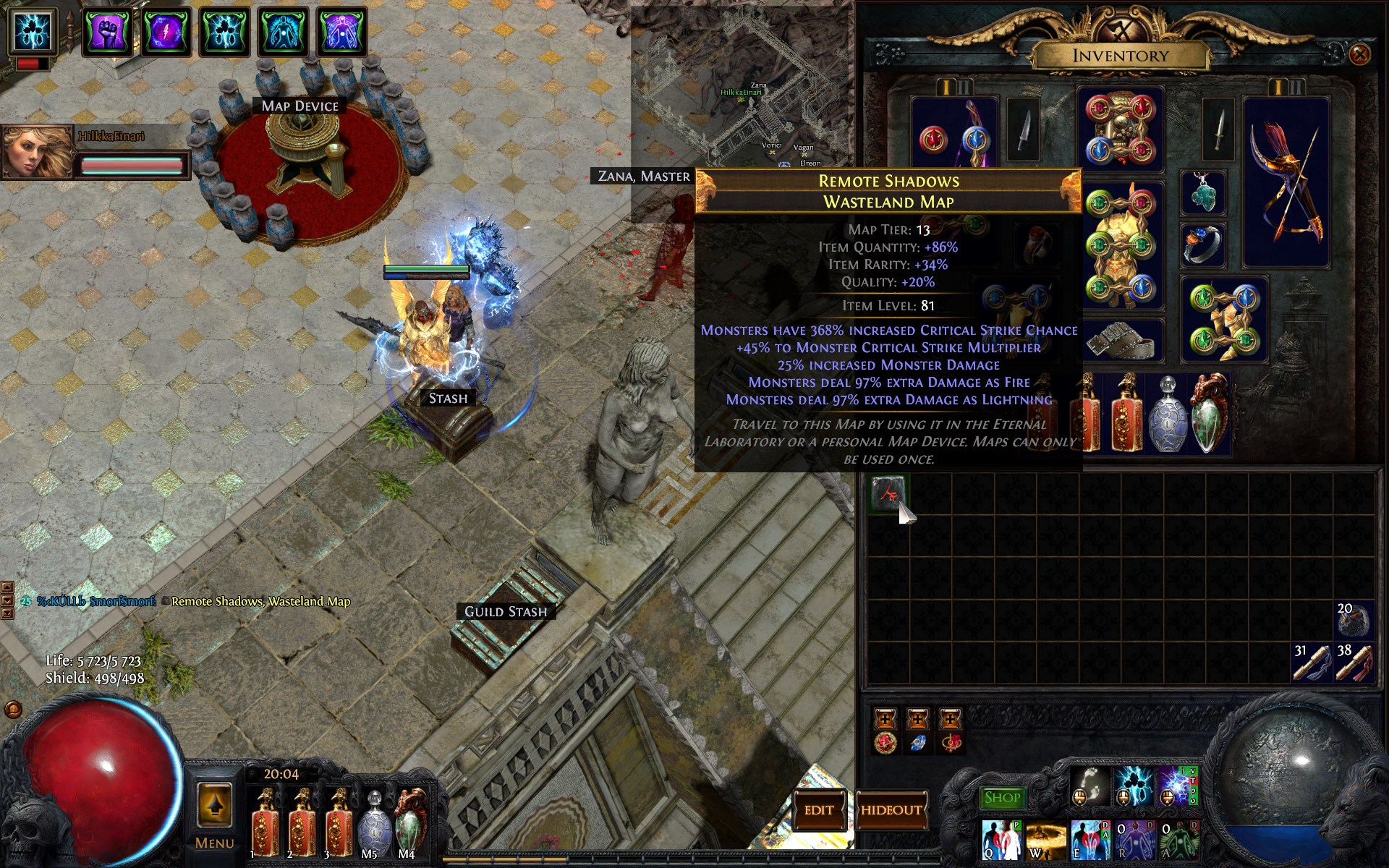The image size is (1389, 868).
Task: Select the equipped bow and quiver slot
Action: (1286, 181)
